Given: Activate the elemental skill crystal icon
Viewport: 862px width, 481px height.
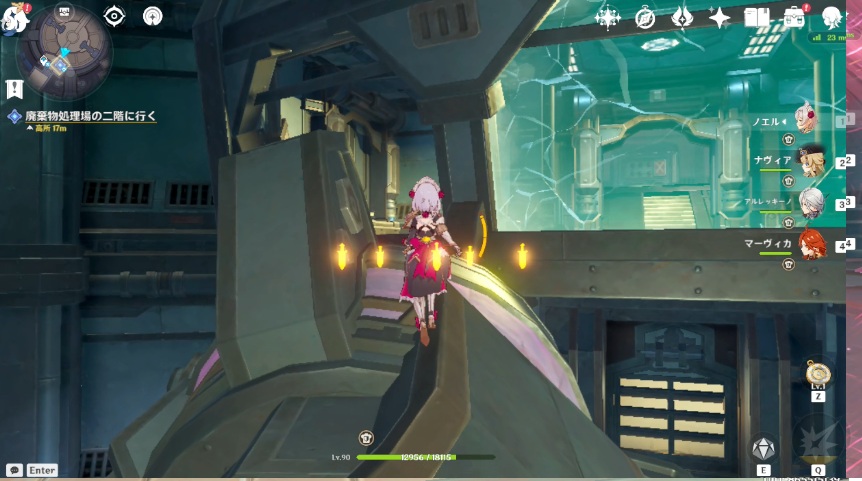Looking at the screenshot, I should (x=763, y=448).
